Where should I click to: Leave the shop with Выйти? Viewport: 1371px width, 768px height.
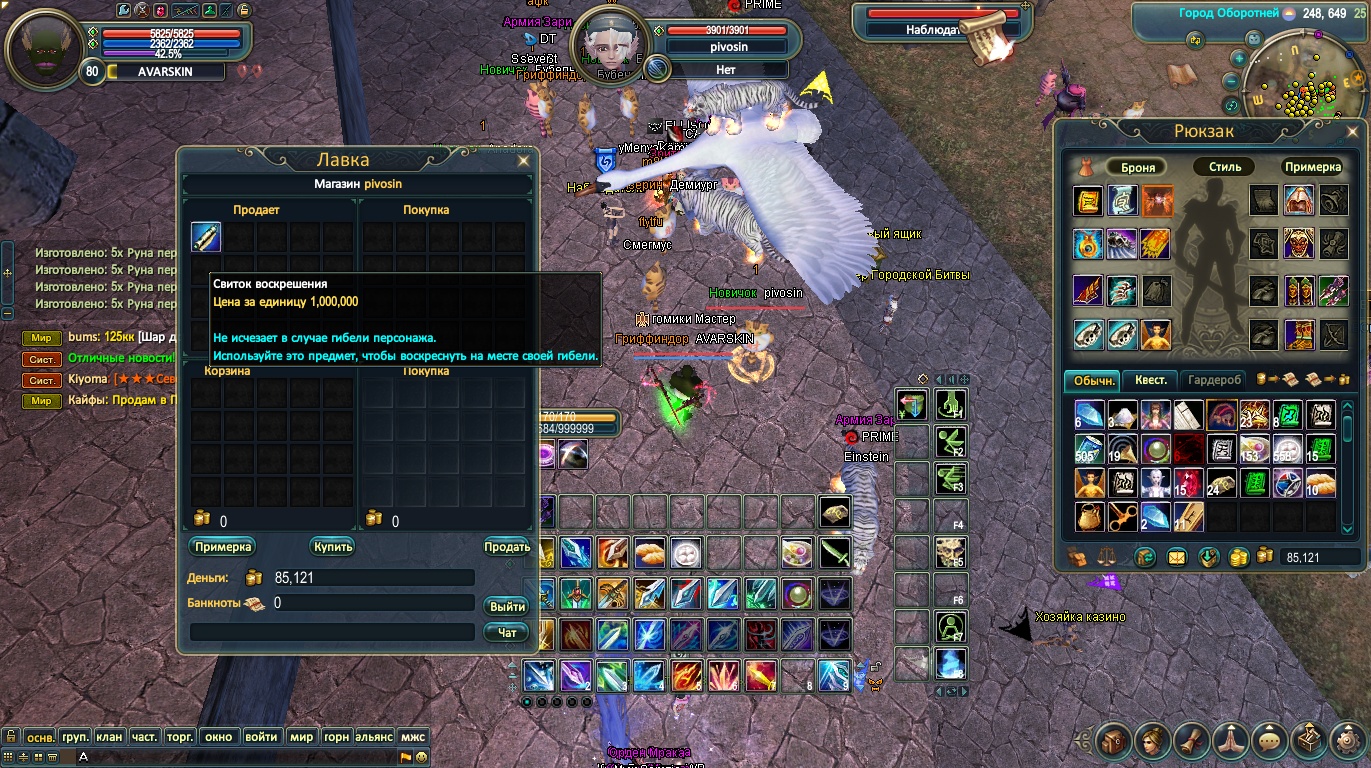click(507, 607)
